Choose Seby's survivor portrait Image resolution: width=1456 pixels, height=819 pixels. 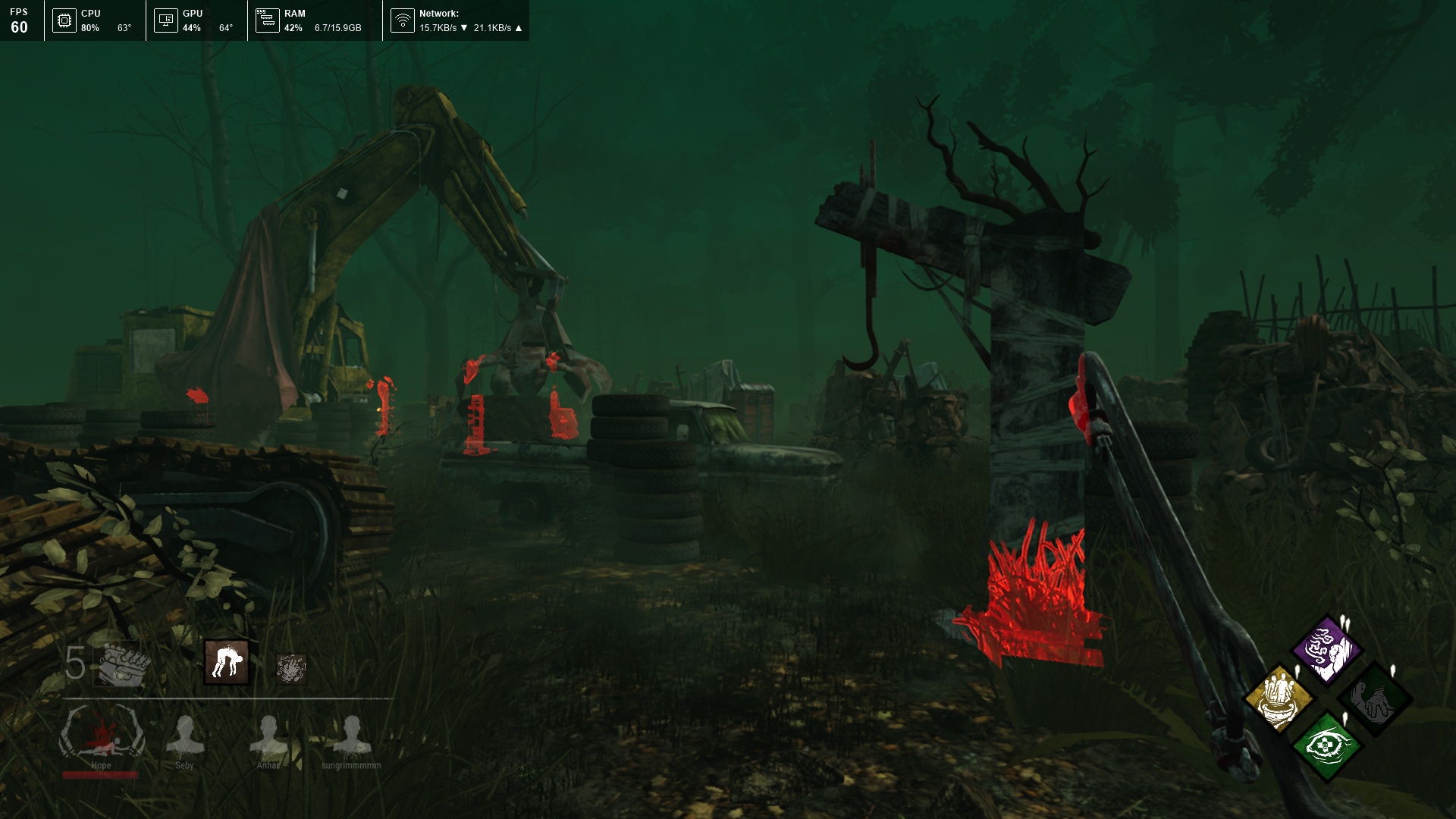click(184, 736)
